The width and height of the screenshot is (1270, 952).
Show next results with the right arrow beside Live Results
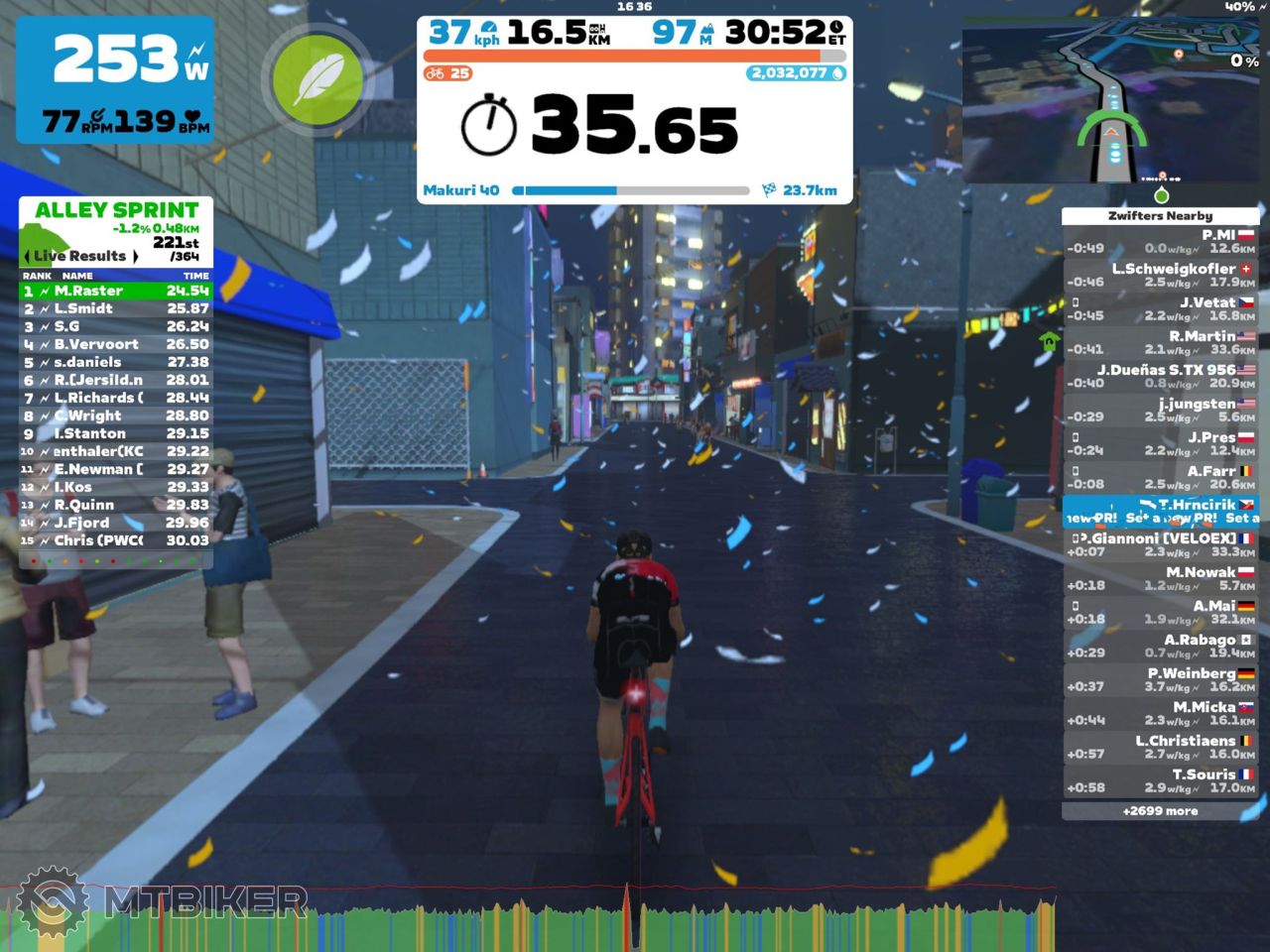(x=135, y=257)
